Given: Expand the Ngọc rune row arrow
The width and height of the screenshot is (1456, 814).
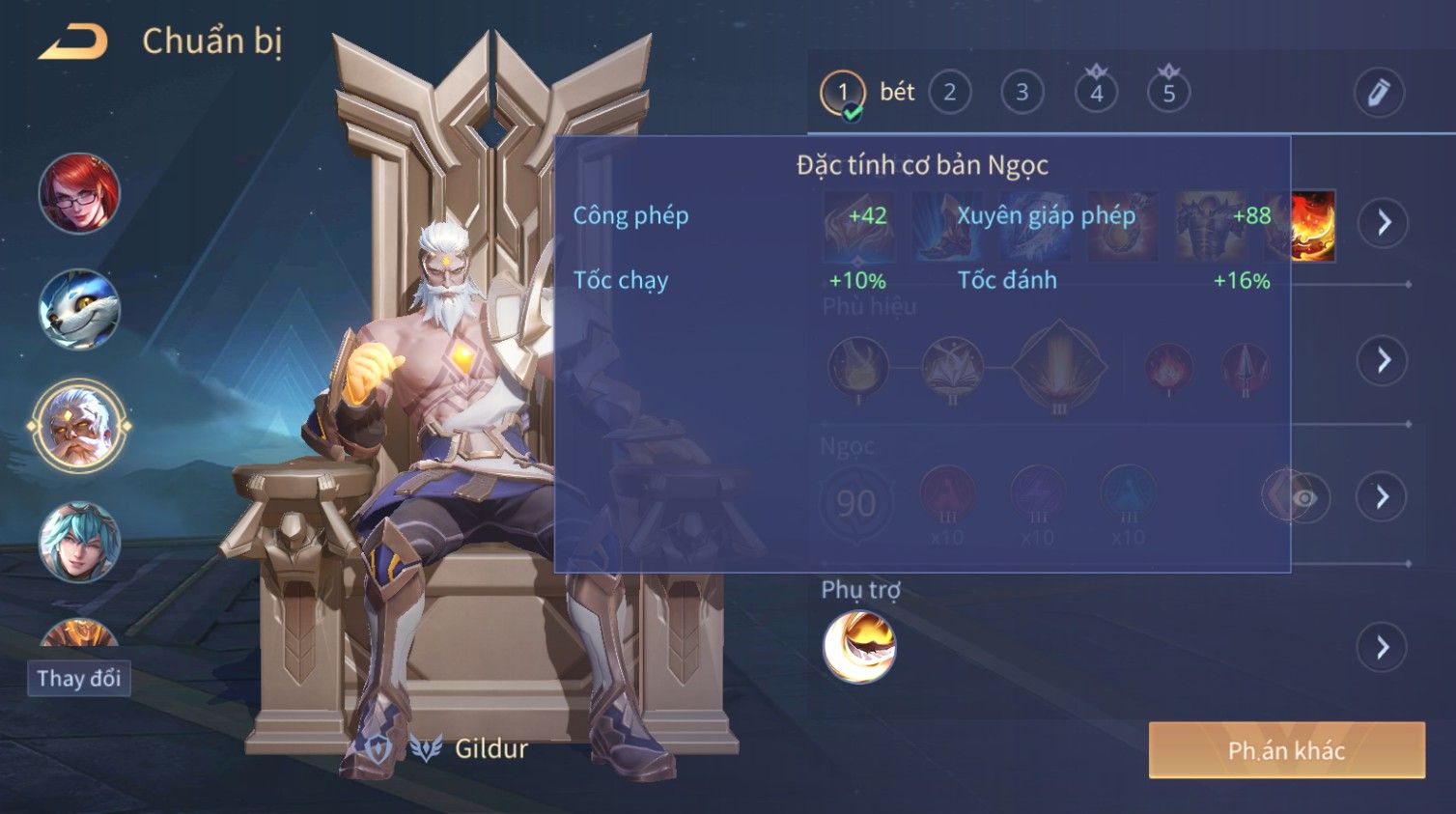Looking at the screenshot, I should pyautogui.click(x=1383, y=497).
